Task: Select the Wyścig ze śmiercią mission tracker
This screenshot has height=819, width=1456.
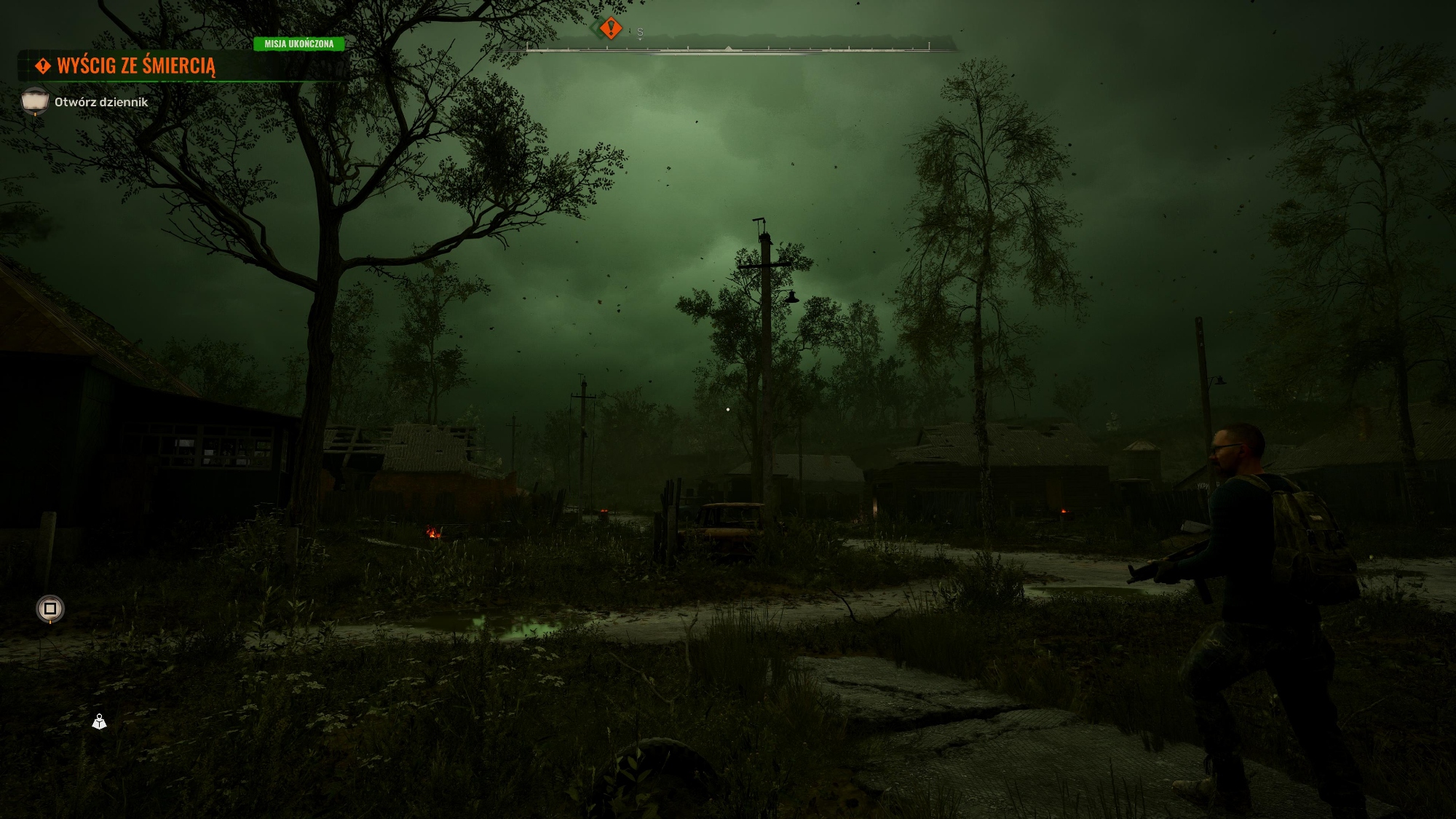Action: click(136, 66)
